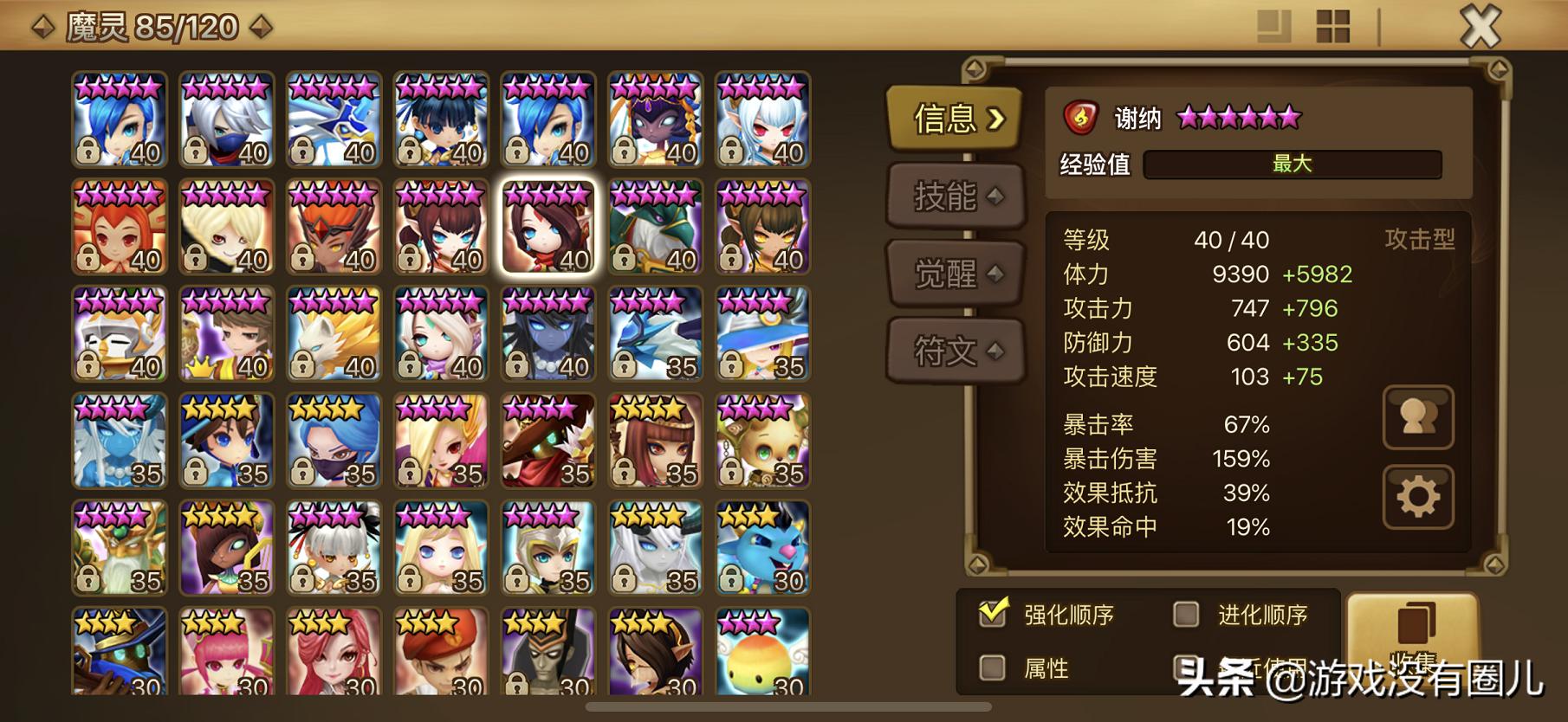1568x722 pixels.
Task: Select the highlighted 谢纳 monster thumbnail
Action: [547, 228]
